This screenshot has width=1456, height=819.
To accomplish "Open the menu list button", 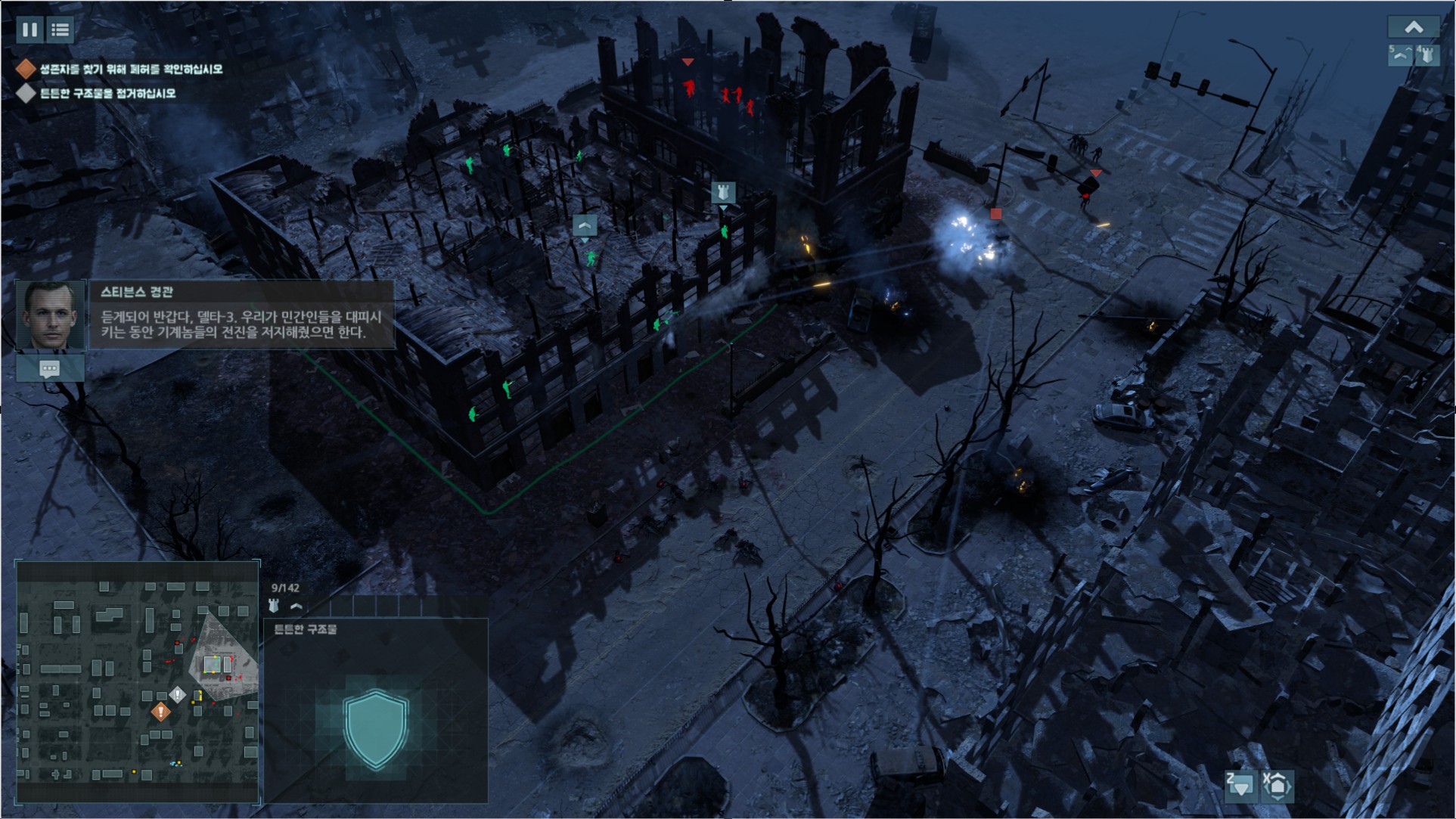I will tap(61, 29).
